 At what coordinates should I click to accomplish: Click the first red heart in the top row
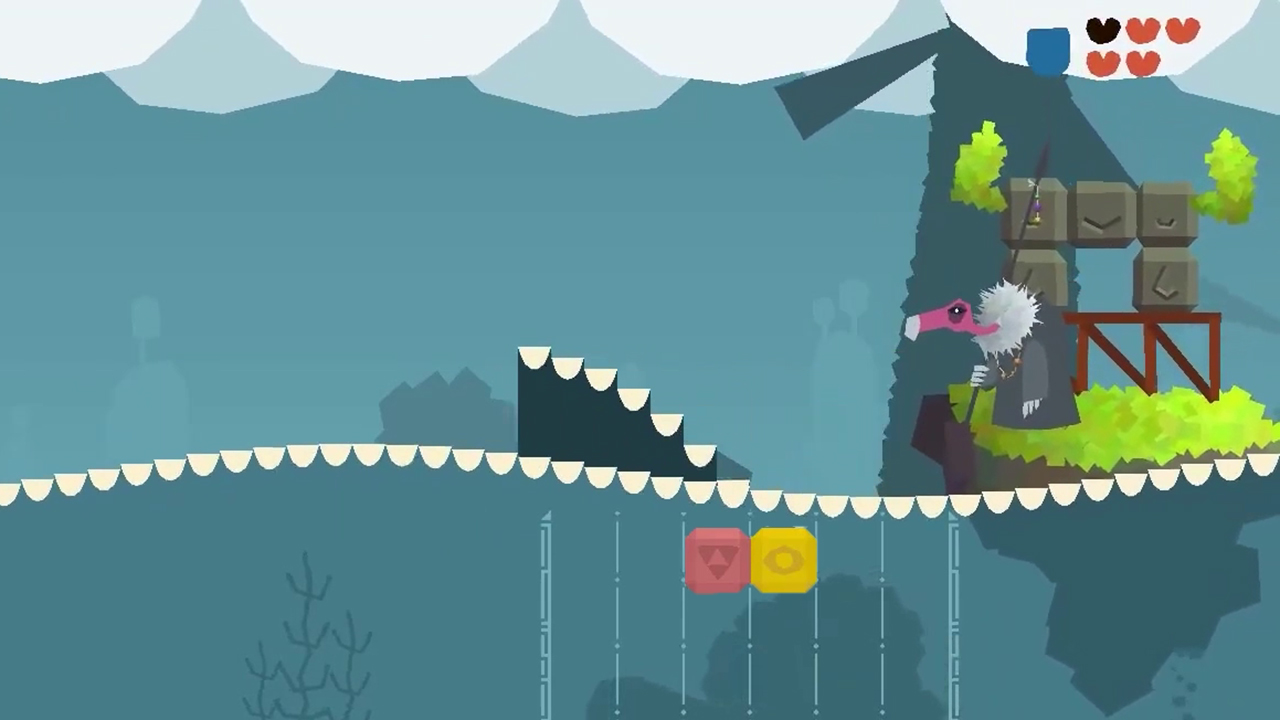(1143, 31)
